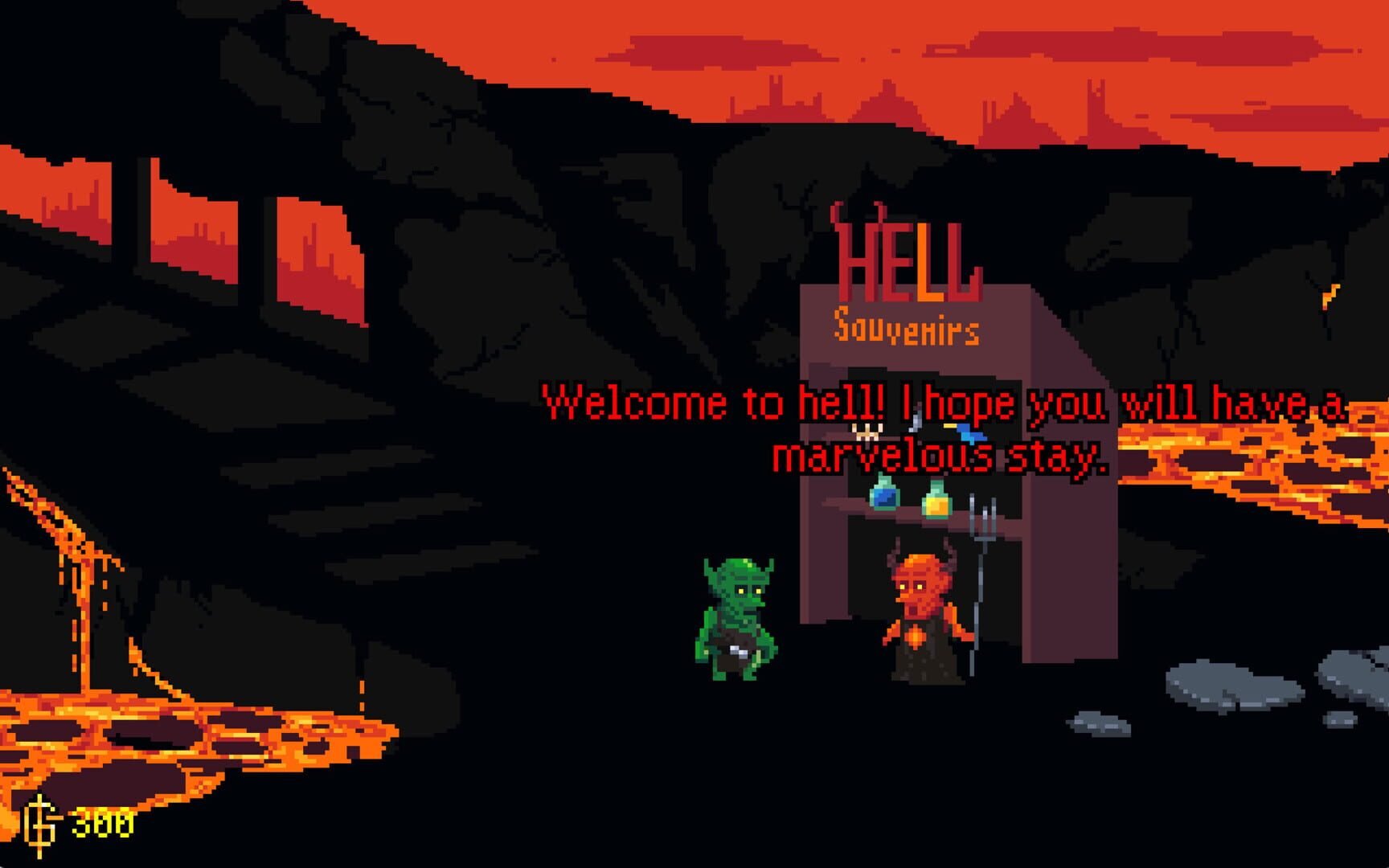The height and width of the screenshot is (868, 1389).
Task: Select the blue potion on the shelf
Action: 883,497
